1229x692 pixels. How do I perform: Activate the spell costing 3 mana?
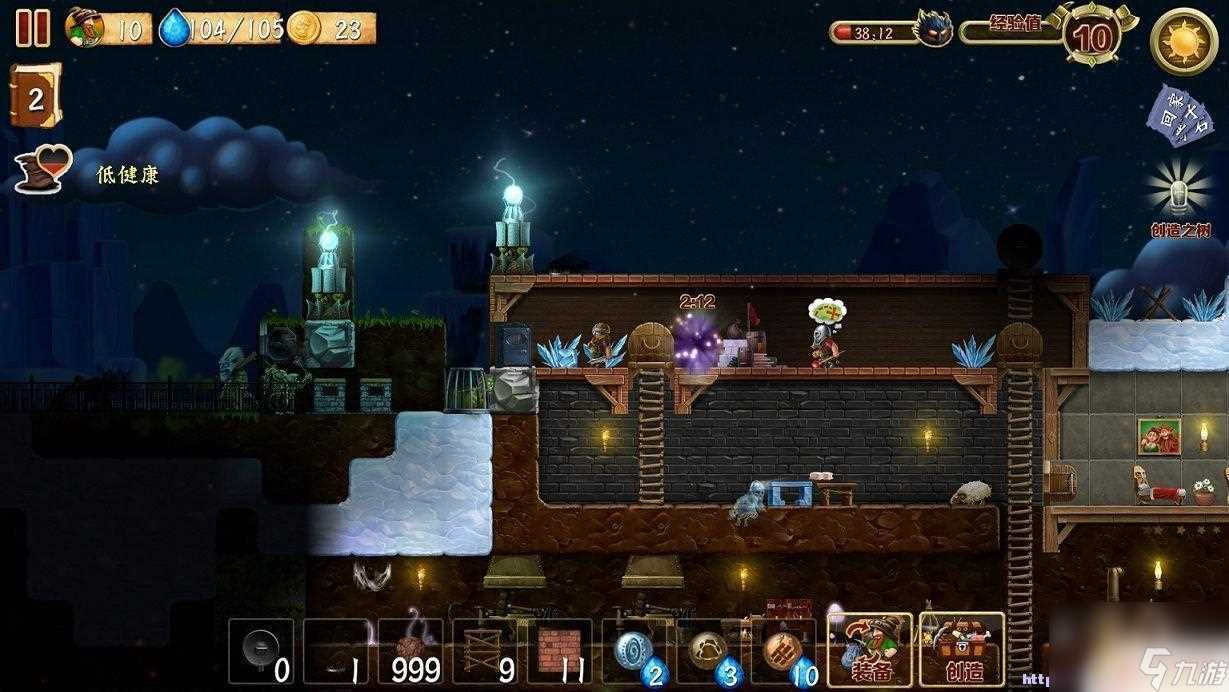[709, 651]
